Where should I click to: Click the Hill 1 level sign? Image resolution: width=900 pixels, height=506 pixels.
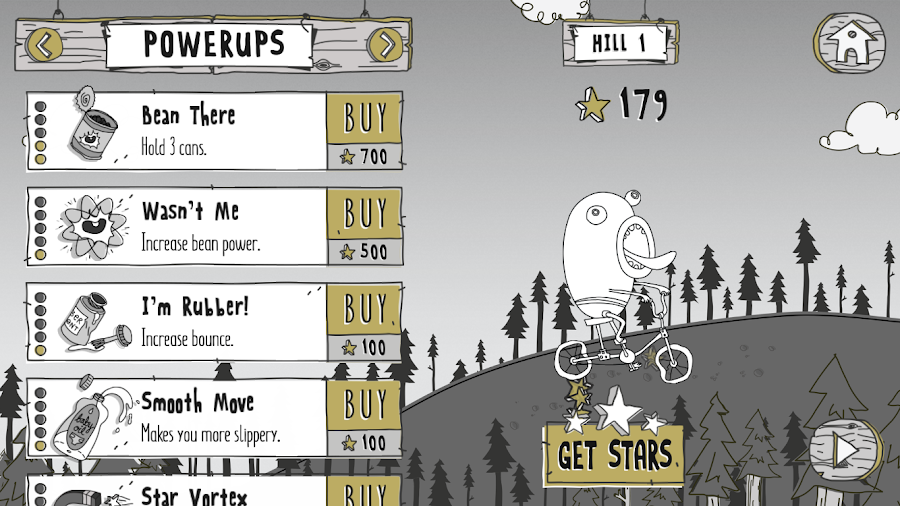tap(619, 43)
